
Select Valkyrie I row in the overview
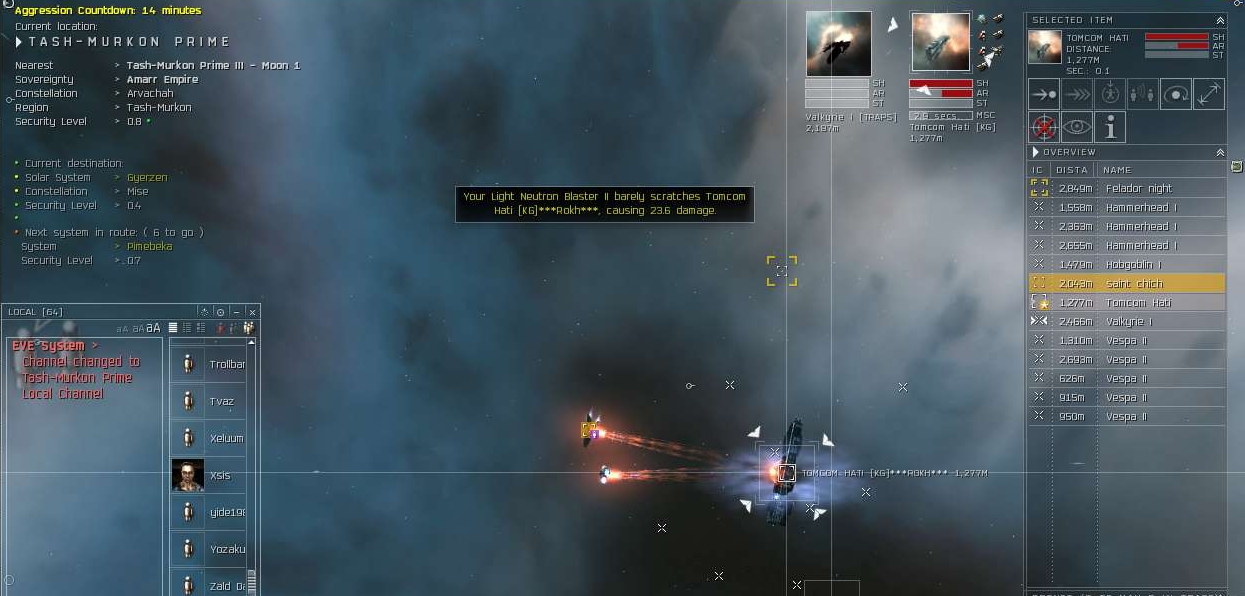click(1128, 321)
